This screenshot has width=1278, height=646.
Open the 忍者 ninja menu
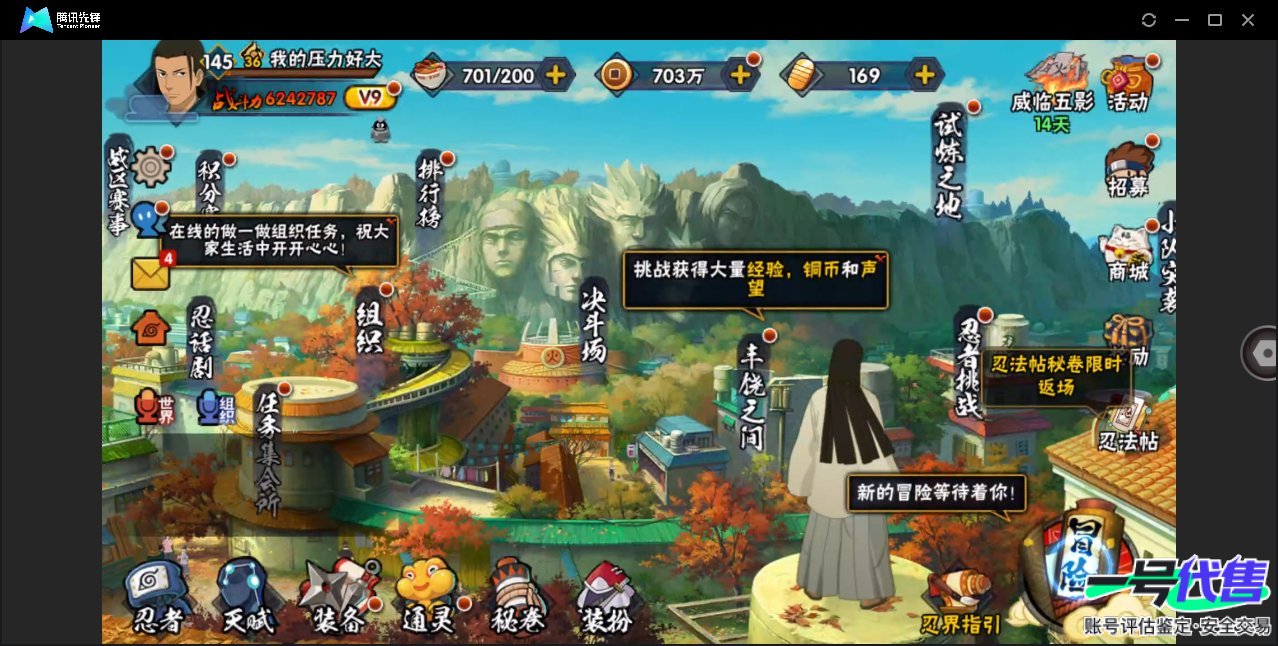pyautogui.click(x=158, y=598)
